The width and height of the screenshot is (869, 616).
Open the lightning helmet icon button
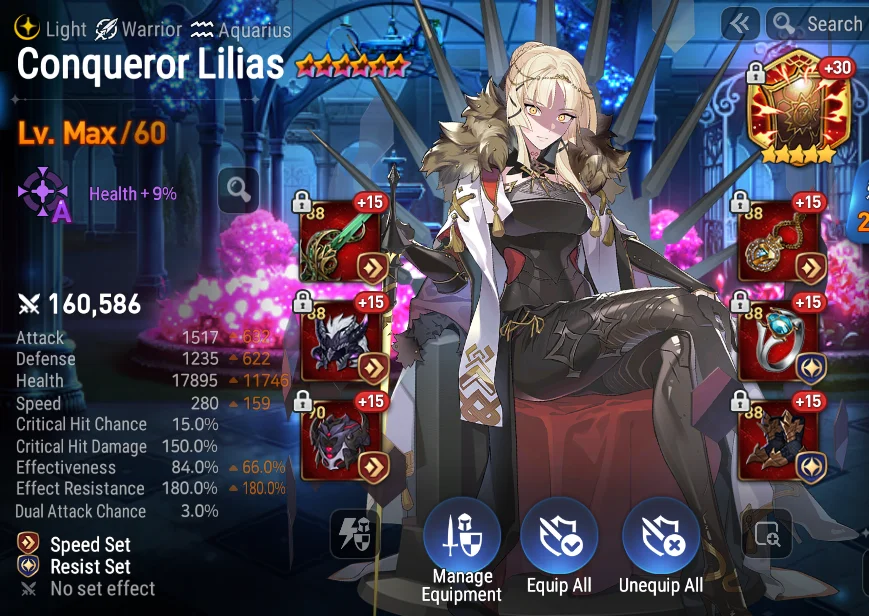click(356, 534)
